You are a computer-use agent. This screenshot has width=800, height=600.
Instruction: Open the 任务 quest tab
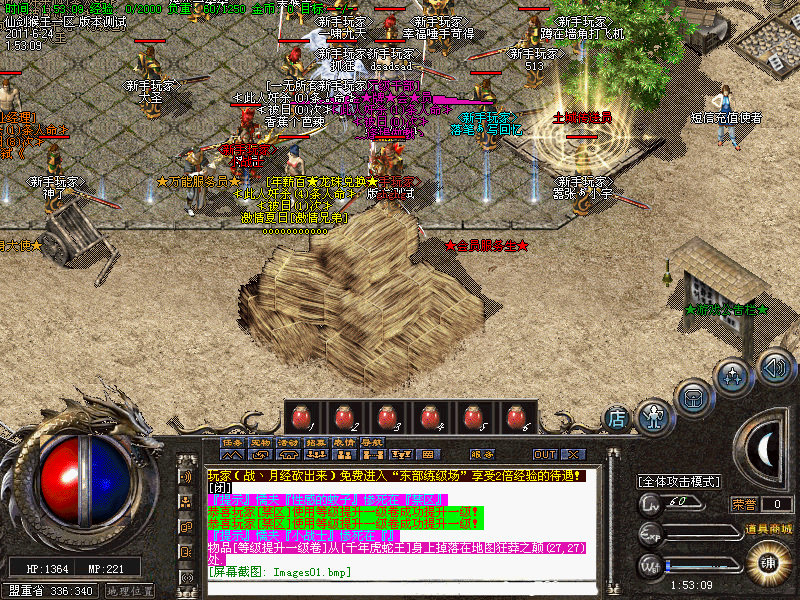pos(232,441)
